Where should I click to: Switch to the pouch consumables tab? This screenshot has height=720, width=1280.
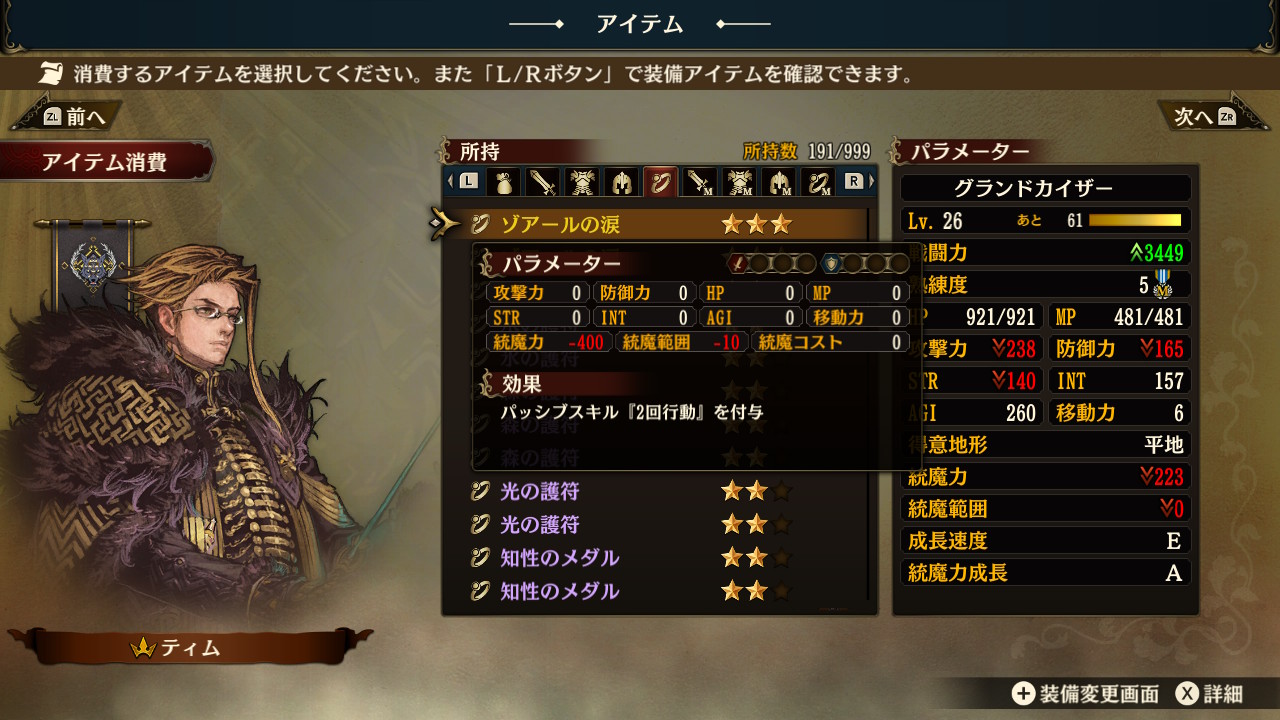click(x=503, y=182)
